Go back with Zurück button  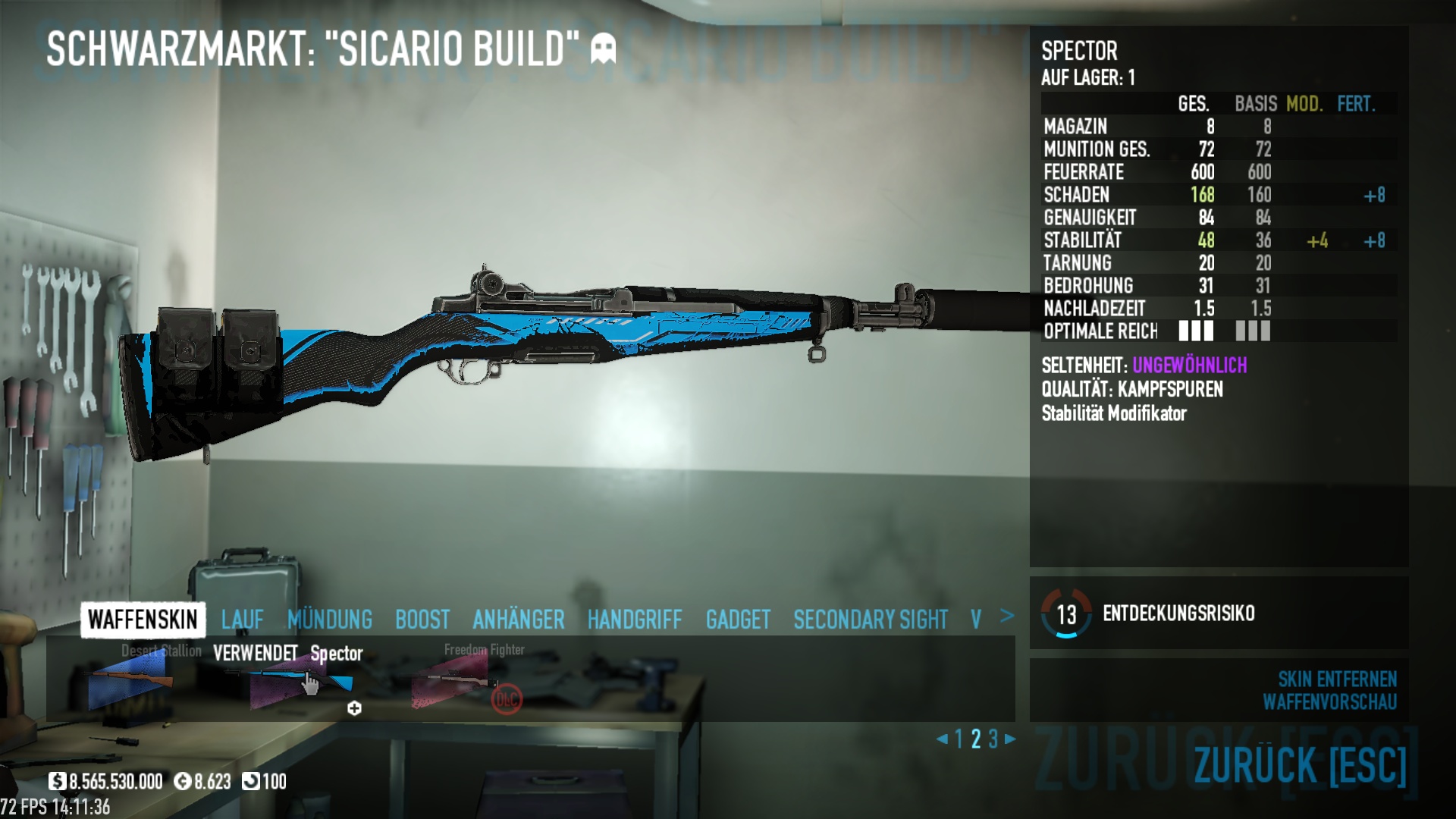tap(1299, 764)
